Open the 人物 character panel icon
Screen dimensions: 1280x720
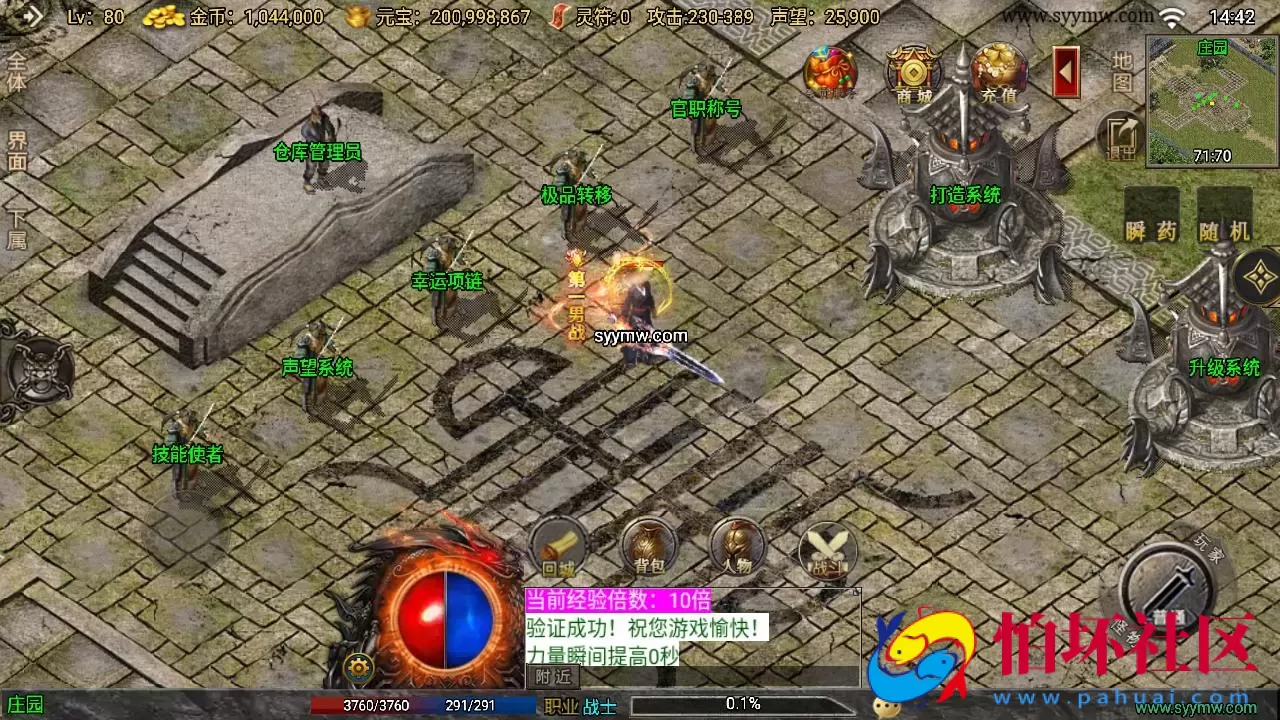pyautogui.click(x=737, y=547)
